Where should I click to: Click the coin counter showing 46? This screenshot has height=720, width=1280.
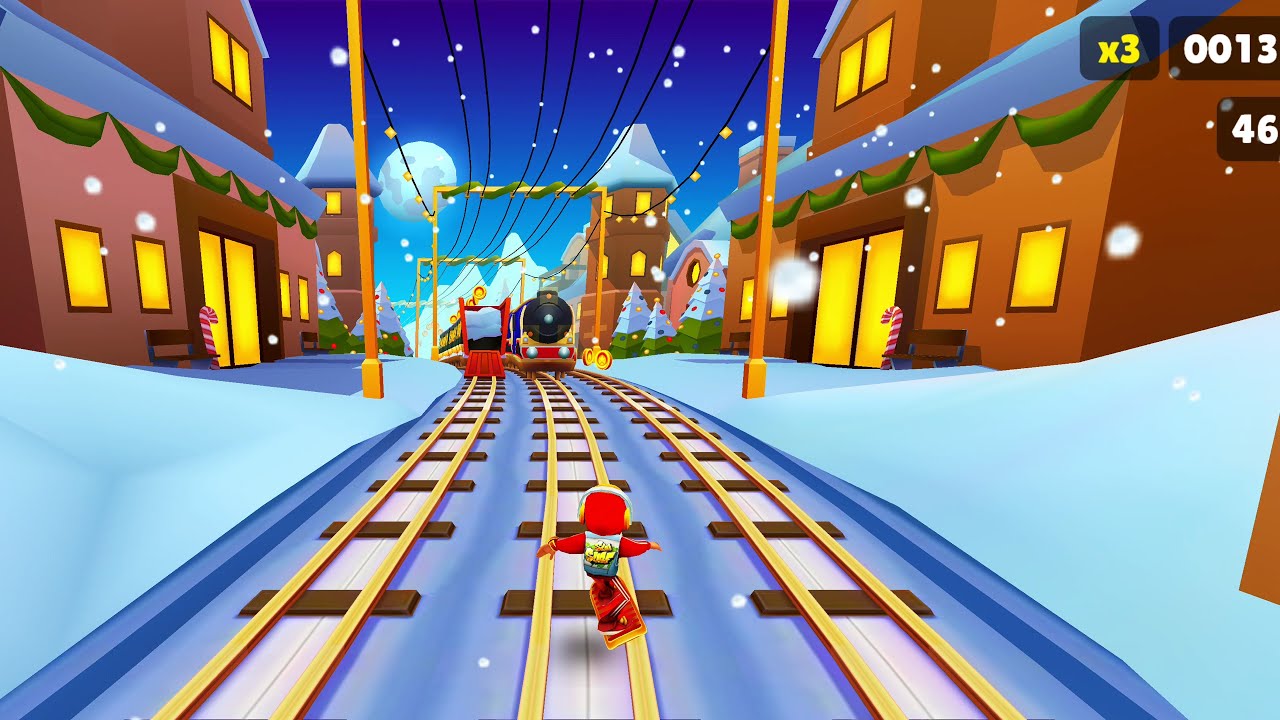coord(1253,126)
